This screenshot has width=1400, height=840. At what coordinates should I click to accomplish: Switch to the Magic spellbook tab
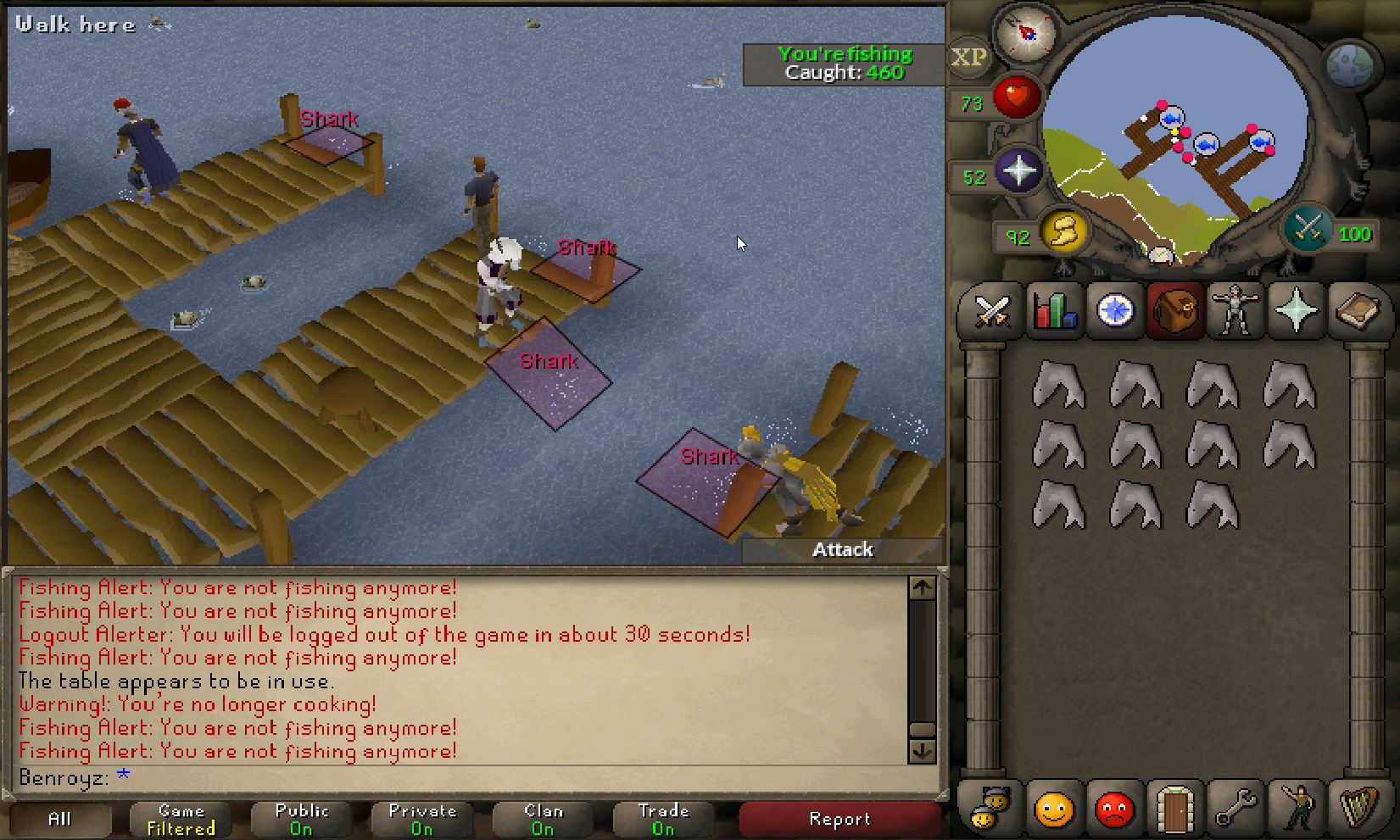point(1357,311)
